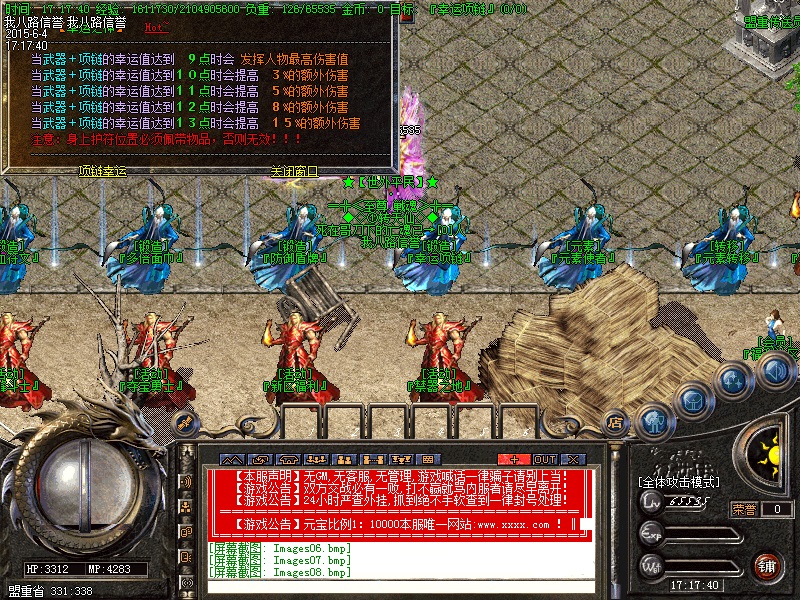This screenshot has height=600, width=800.
Task: Click the Hot~ link in the dialog
Action: [x=157, y=27]
